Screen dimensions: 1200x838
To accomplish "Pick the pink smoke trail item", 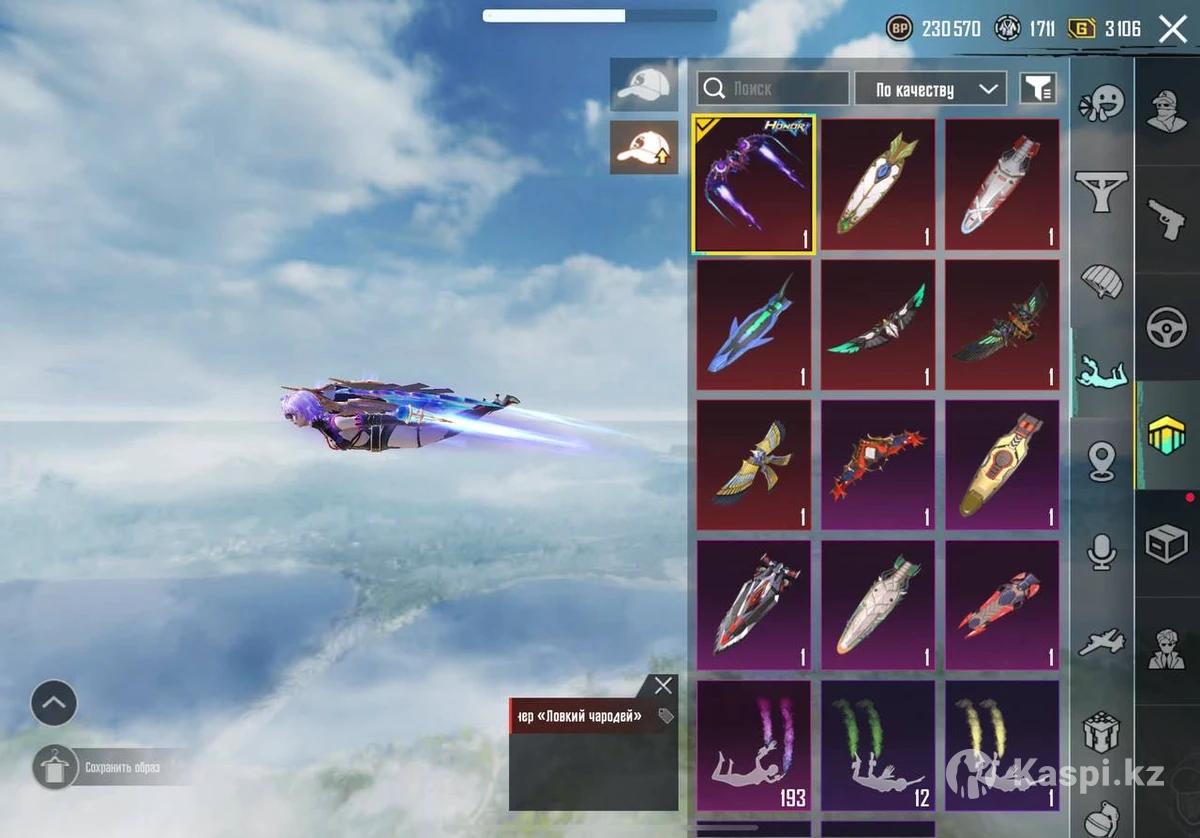I will (754, 745).
